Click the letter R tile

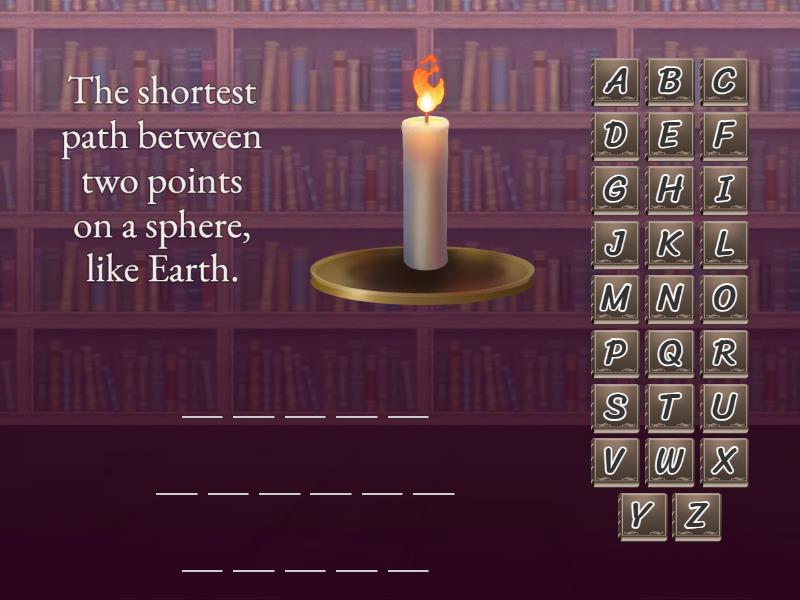pos(724,353)
